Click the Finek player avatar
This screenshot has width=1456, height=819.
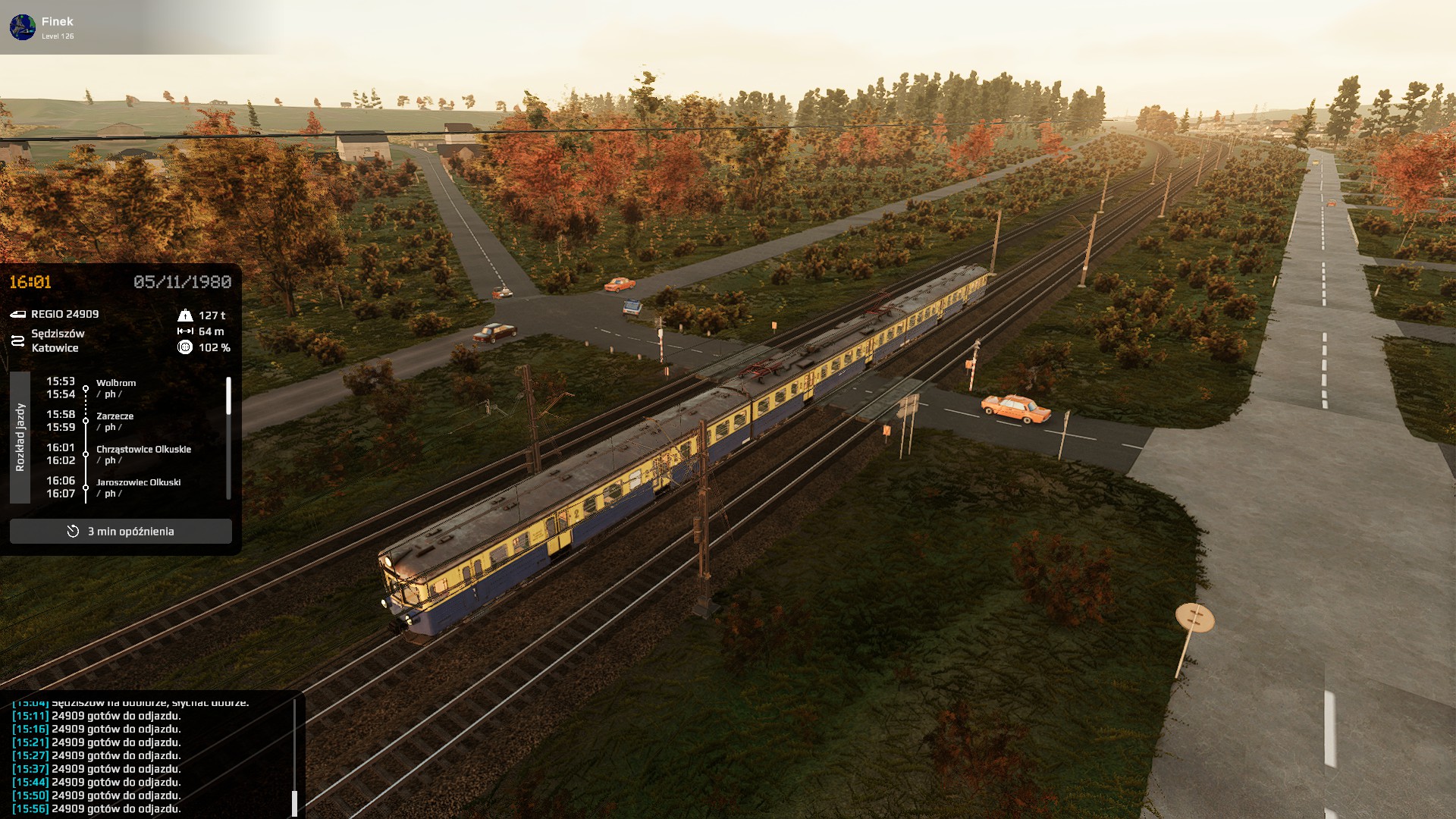tap(23, 27)
